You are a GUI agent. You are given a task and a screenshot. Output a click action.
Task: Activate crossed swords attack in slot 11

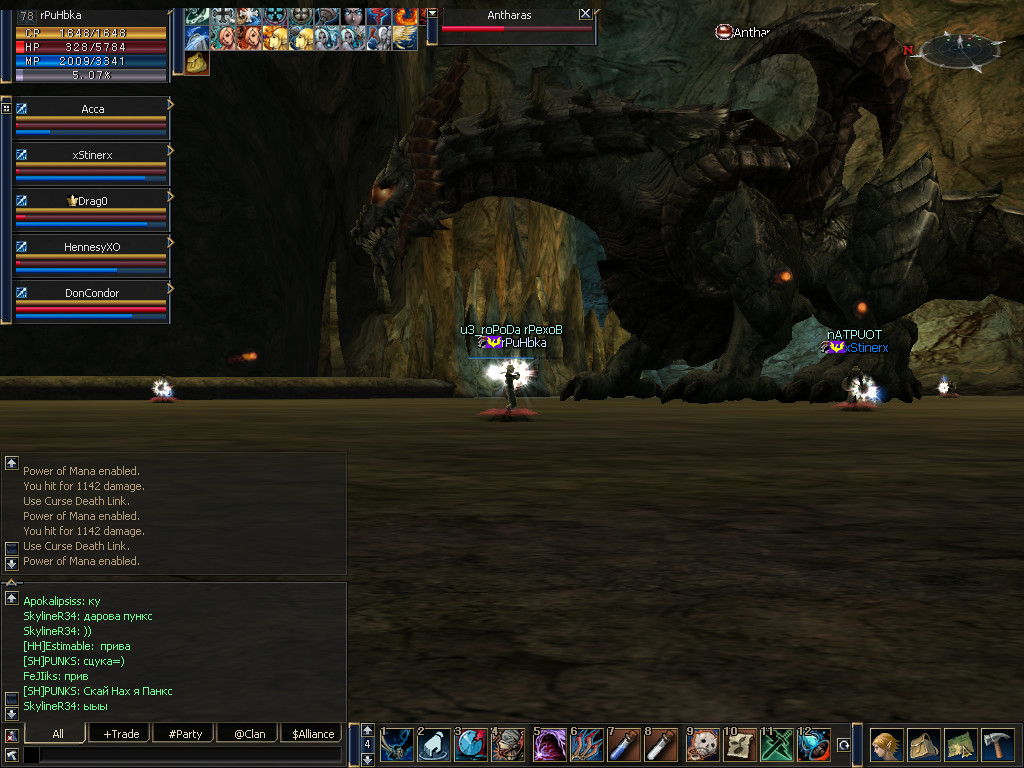click(777, 745)
